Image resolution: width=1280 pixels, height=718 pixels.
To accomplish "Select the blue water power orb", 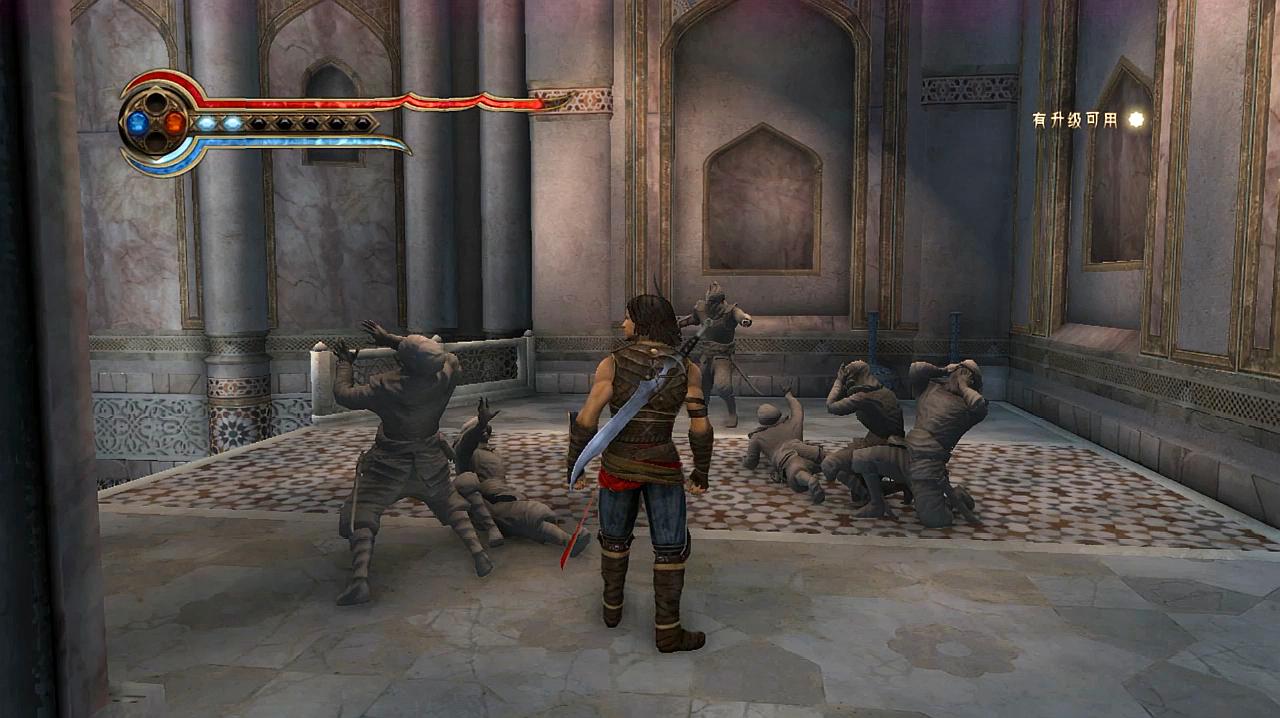I will (x=138, y=123).
